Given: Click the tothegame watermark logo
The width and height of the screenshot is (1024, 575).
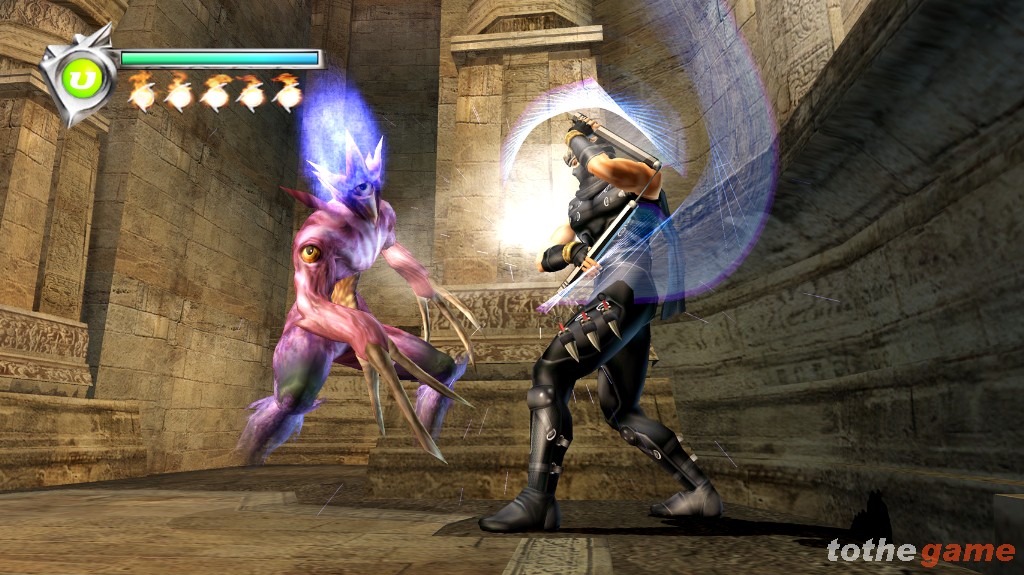Looking at the screenshot, I should click(920, 550).
